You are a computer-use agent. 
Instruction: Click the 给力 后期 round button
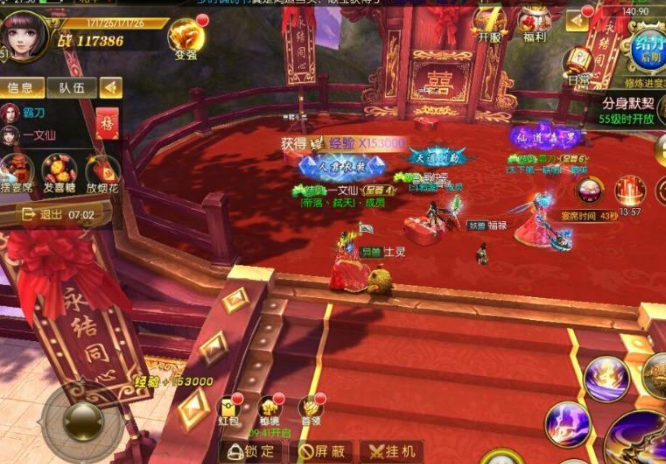[644, 50]
